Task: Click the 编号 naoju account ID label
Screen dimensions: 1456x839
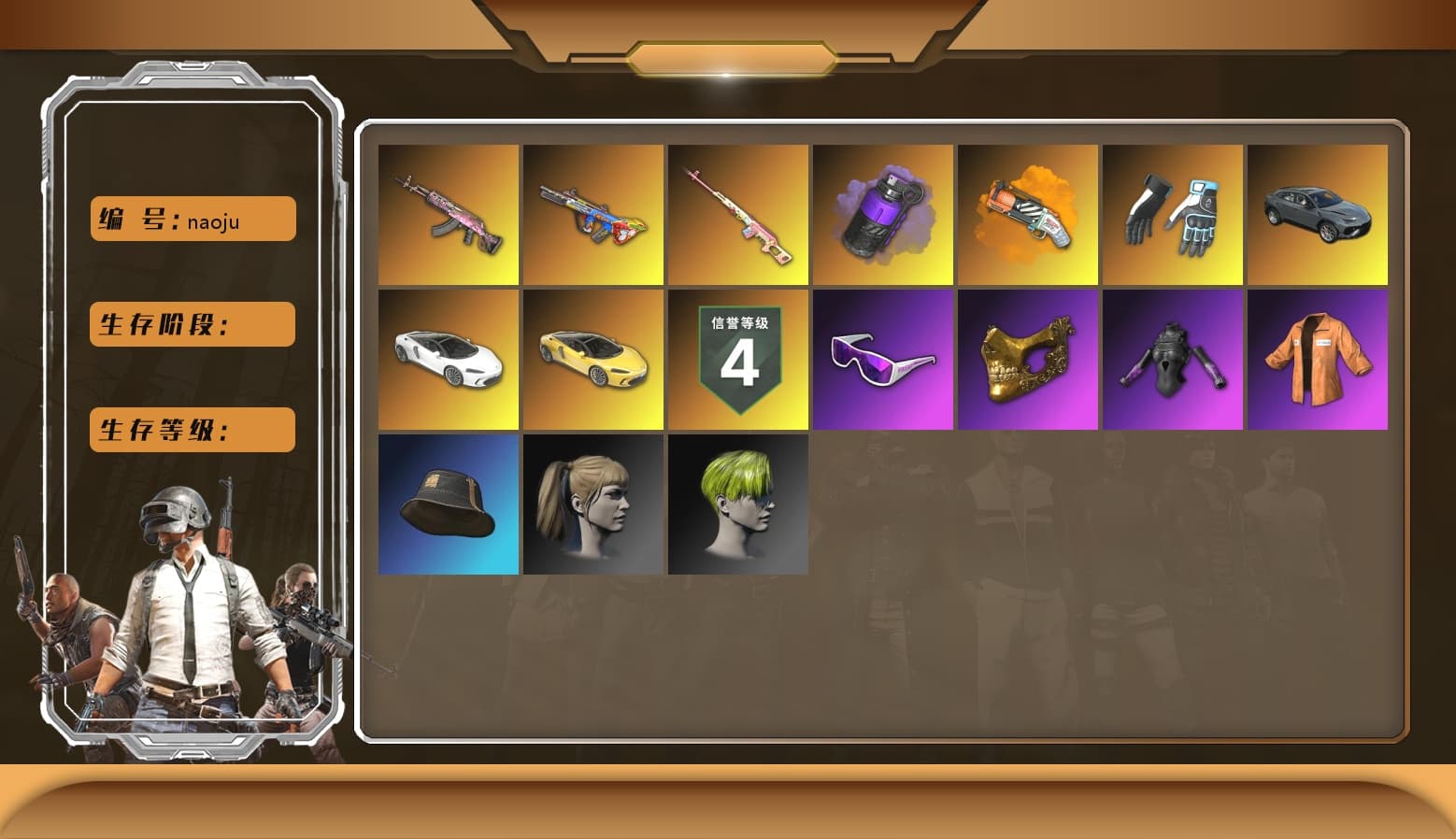Action: pyautogui.click(x=191, y=219)
